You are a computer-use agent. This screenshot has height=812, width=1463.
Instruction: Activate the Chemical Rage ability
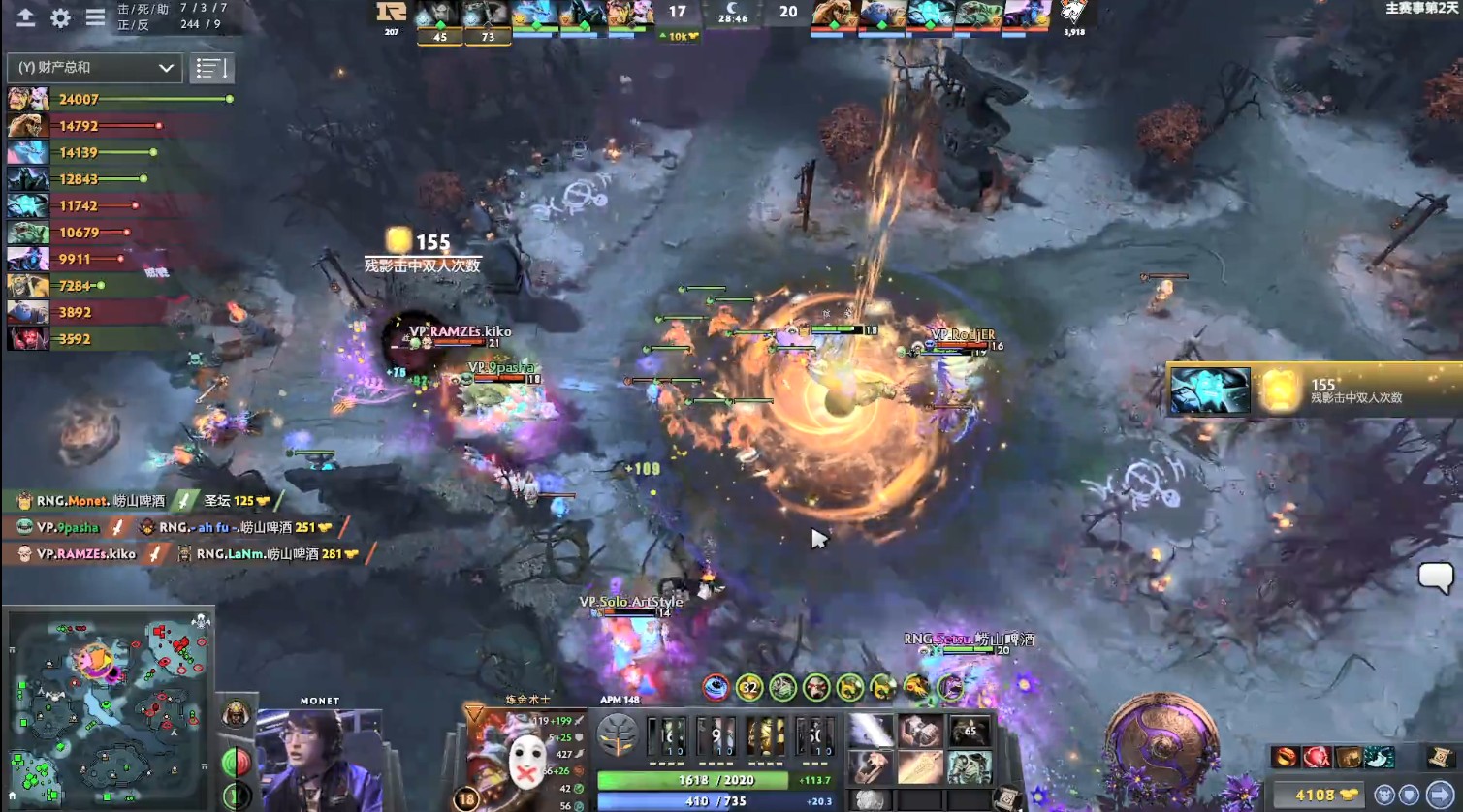[x=814, y=734]
